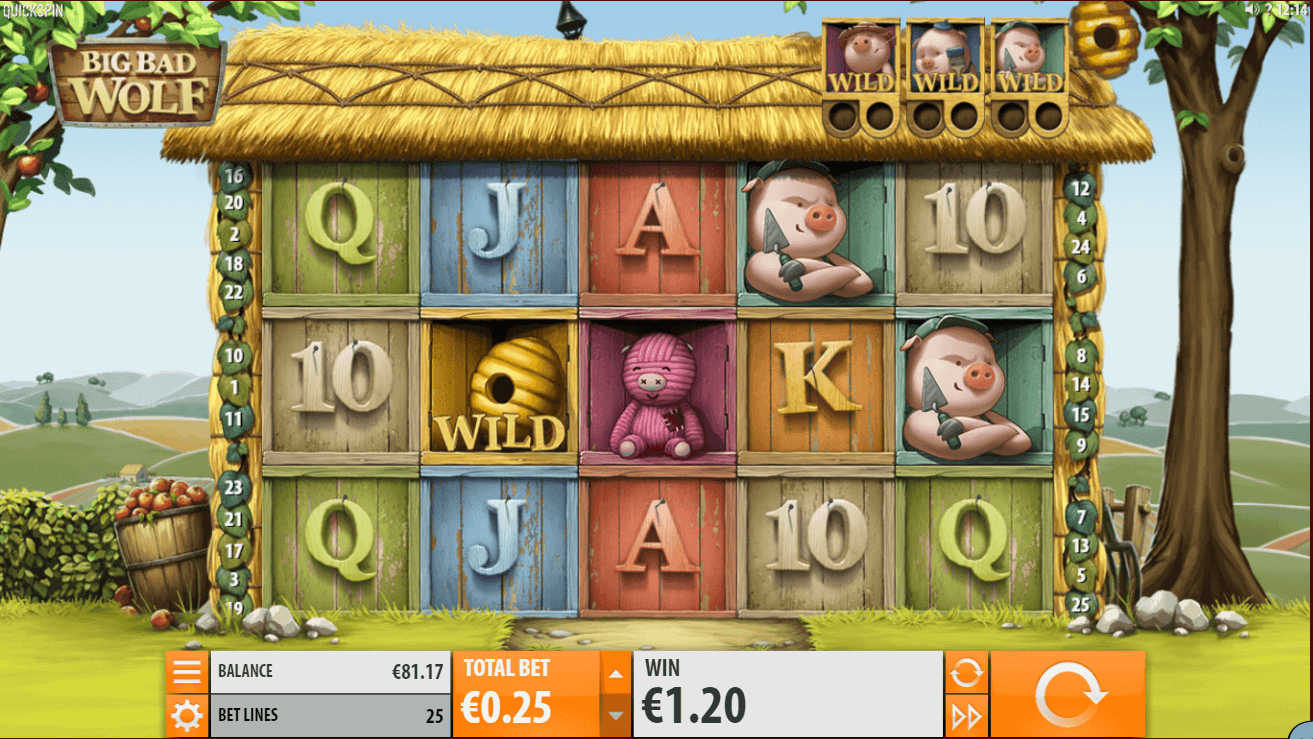Click the Balance row showing €81.17
The width and height of the screenshot is (1313, 739).
tap(330, 671)
